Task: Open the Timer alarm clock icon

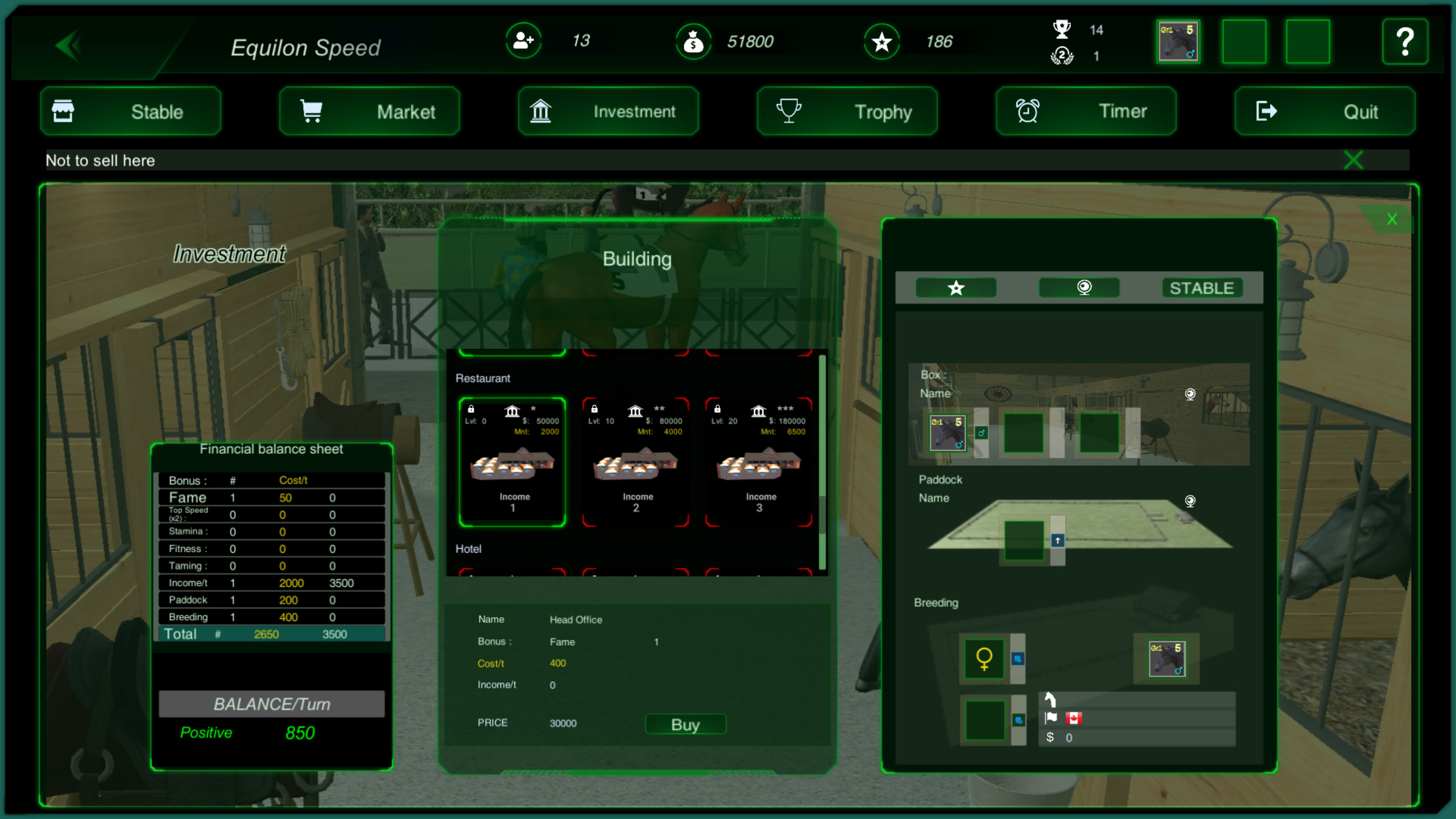Action: [1027, 111]
